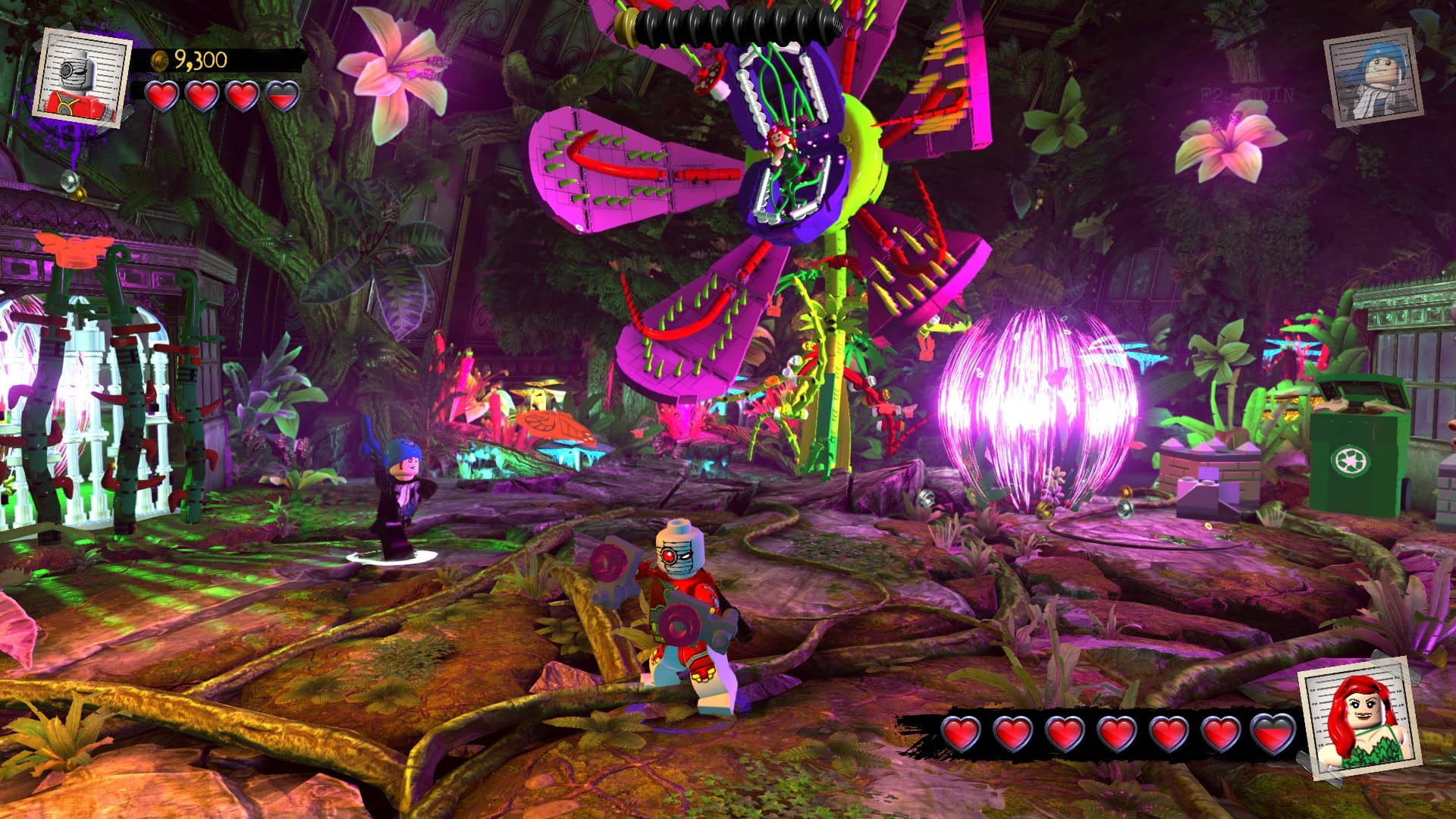Select the player two join portrait
Screen dimensions: 1456x819
point(1373,77)
